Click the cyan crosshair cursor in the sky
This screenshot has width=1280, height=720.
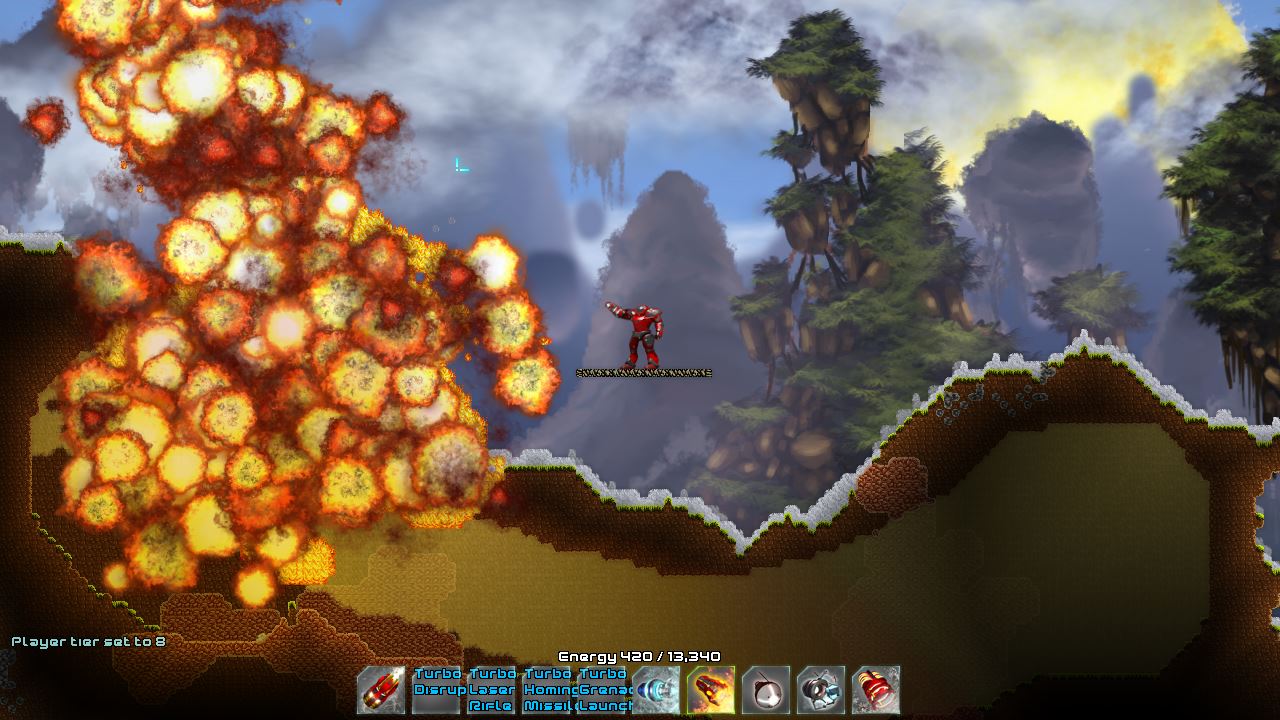461,165
